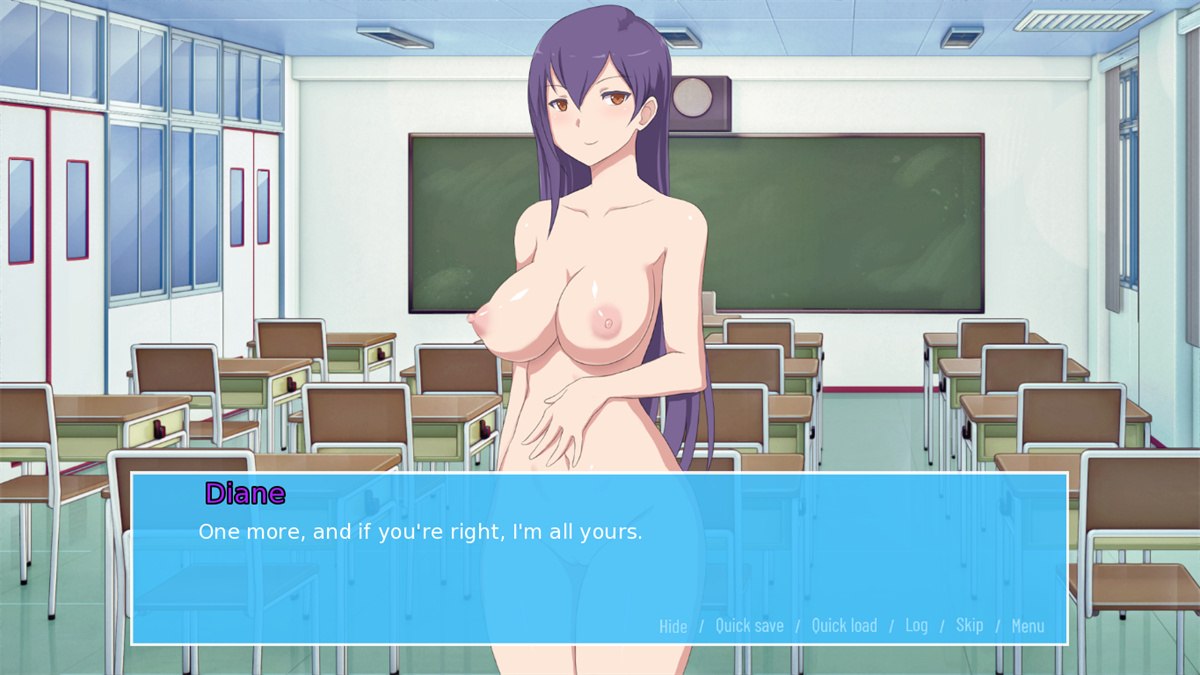The height and width of the screenshot is (675, 1200).
Task: Skip through the dialogue
Action: [969, 625]
